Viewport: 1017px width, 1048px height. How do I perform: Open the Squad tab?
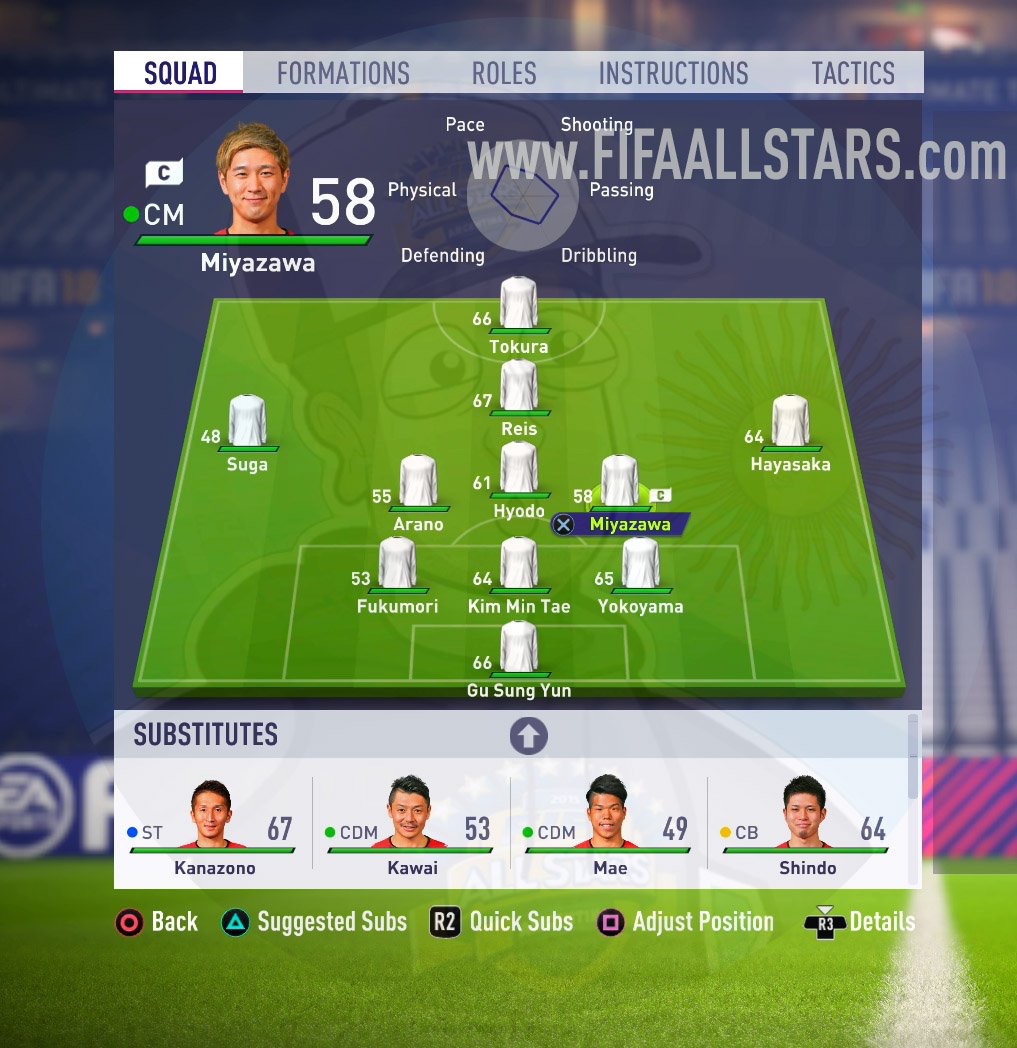tap(180, 73)
